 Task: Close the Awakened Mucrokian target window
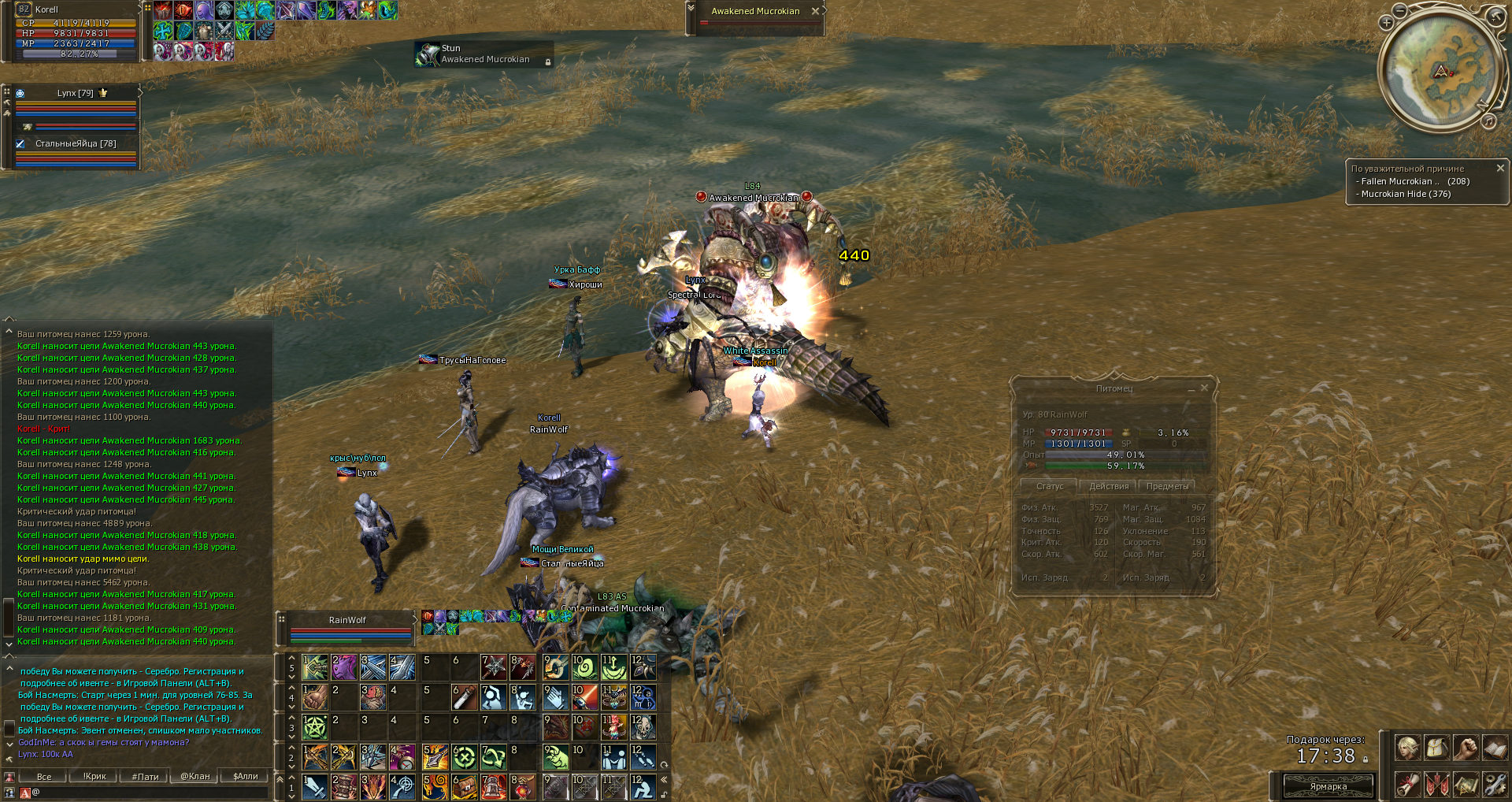coord(816,11)
